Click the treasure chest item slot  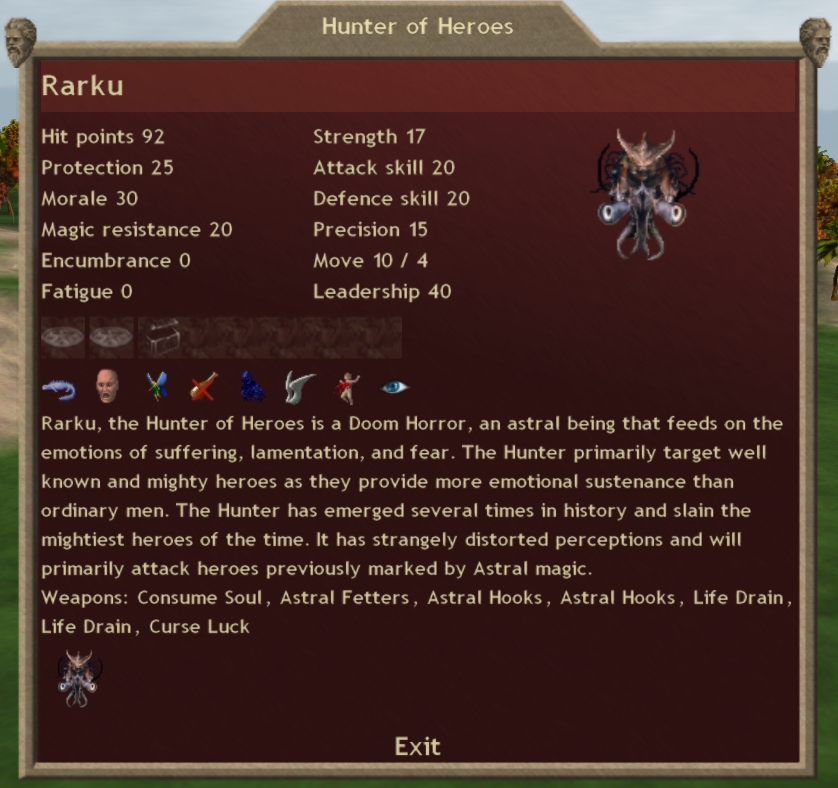(x=161, y=338)
